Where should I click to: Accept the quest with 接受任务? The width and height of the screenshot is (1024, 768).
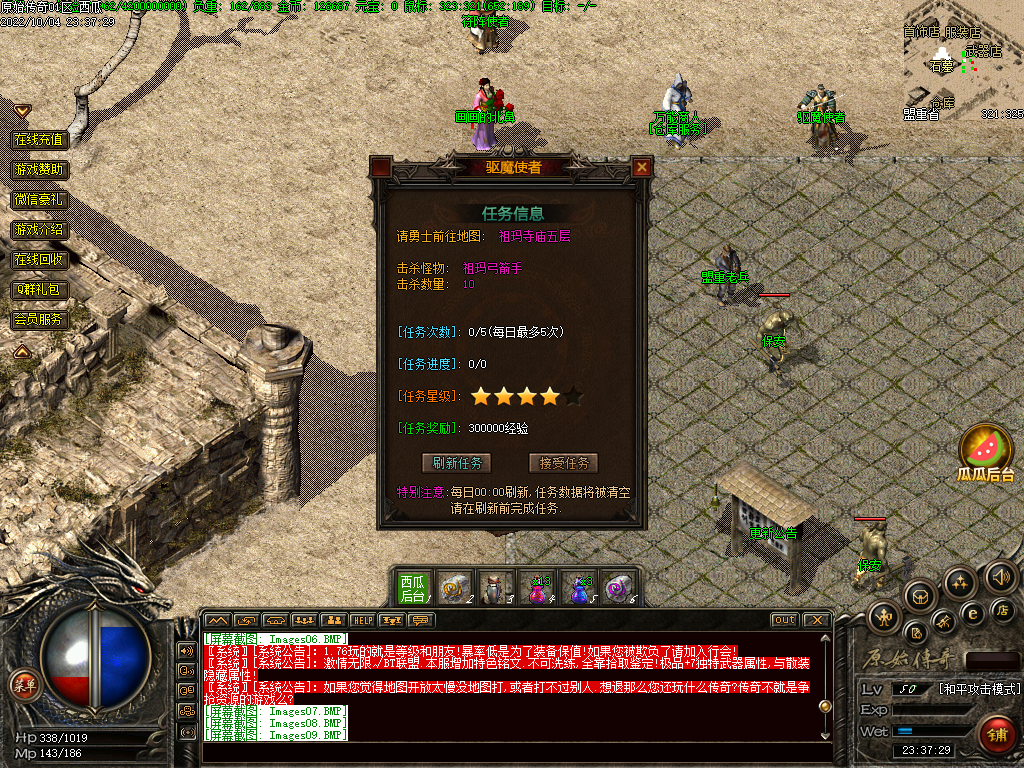[x=563, y=463]
